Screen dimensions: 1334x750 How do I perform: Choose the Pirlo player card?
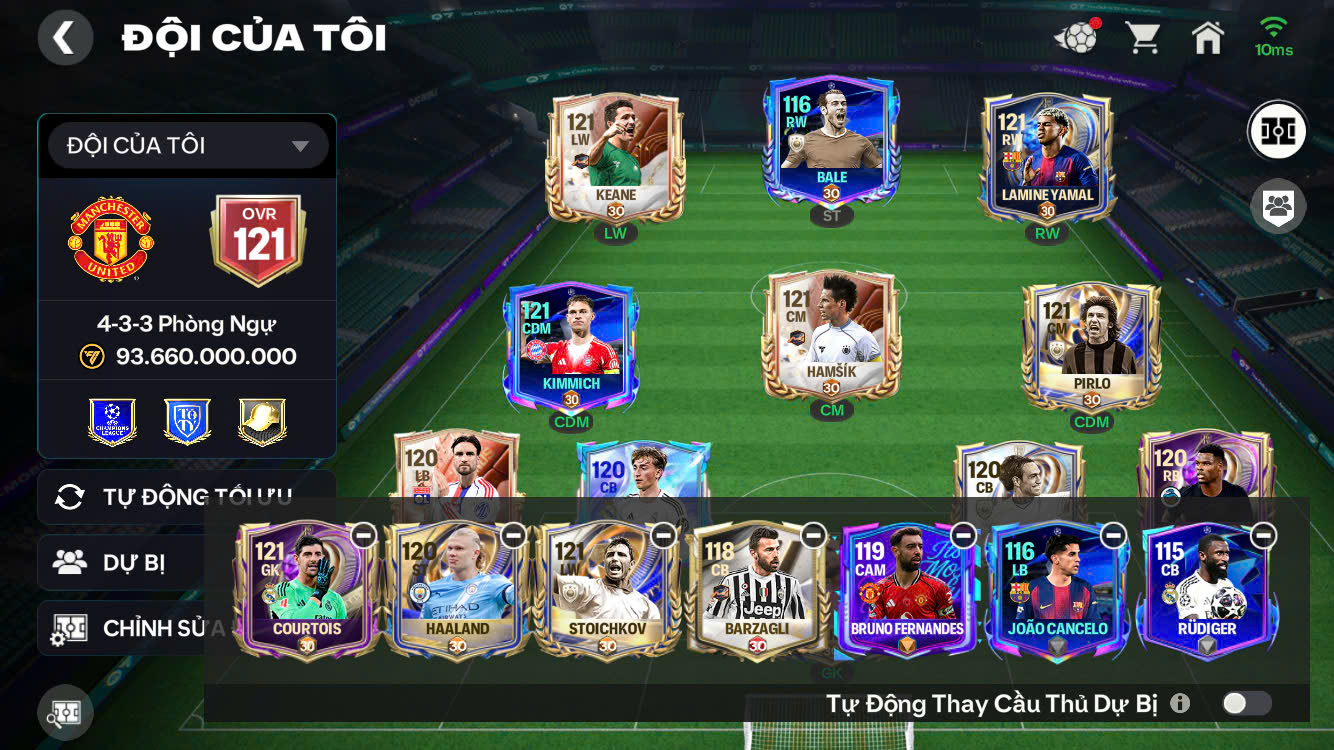pyautogui.click(x=1091, y=346)
